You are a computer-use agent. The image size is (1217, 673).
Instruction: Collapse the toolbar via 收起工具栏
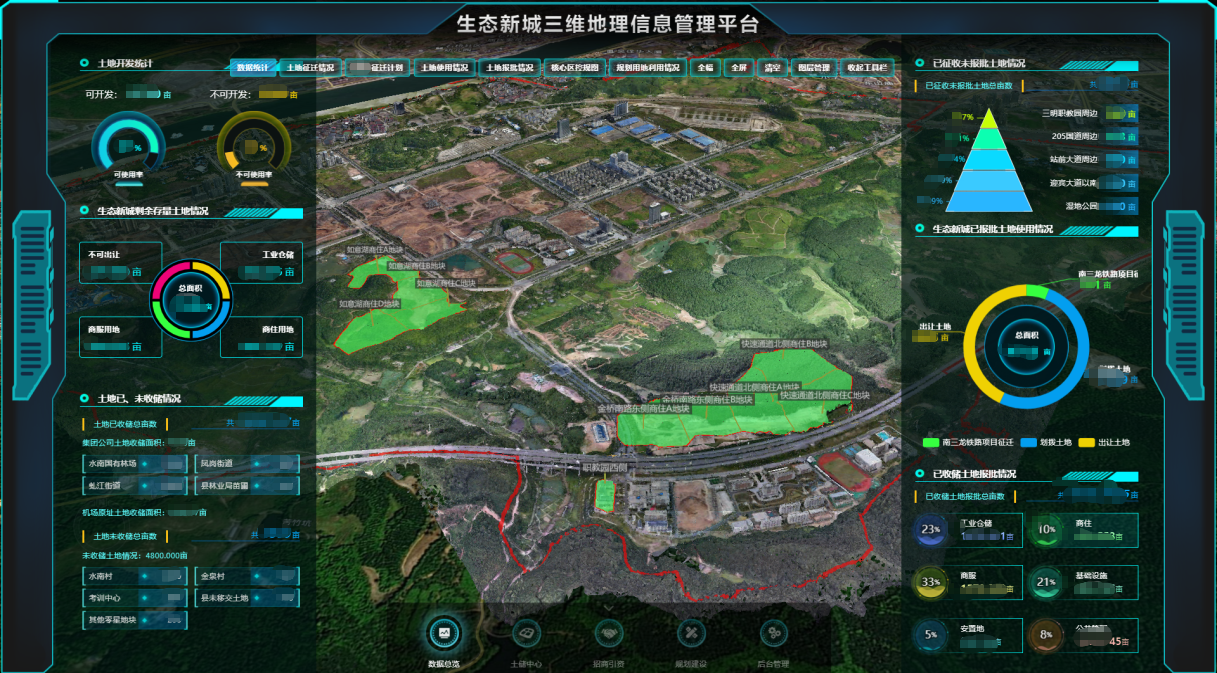click(x=866, y=68)
